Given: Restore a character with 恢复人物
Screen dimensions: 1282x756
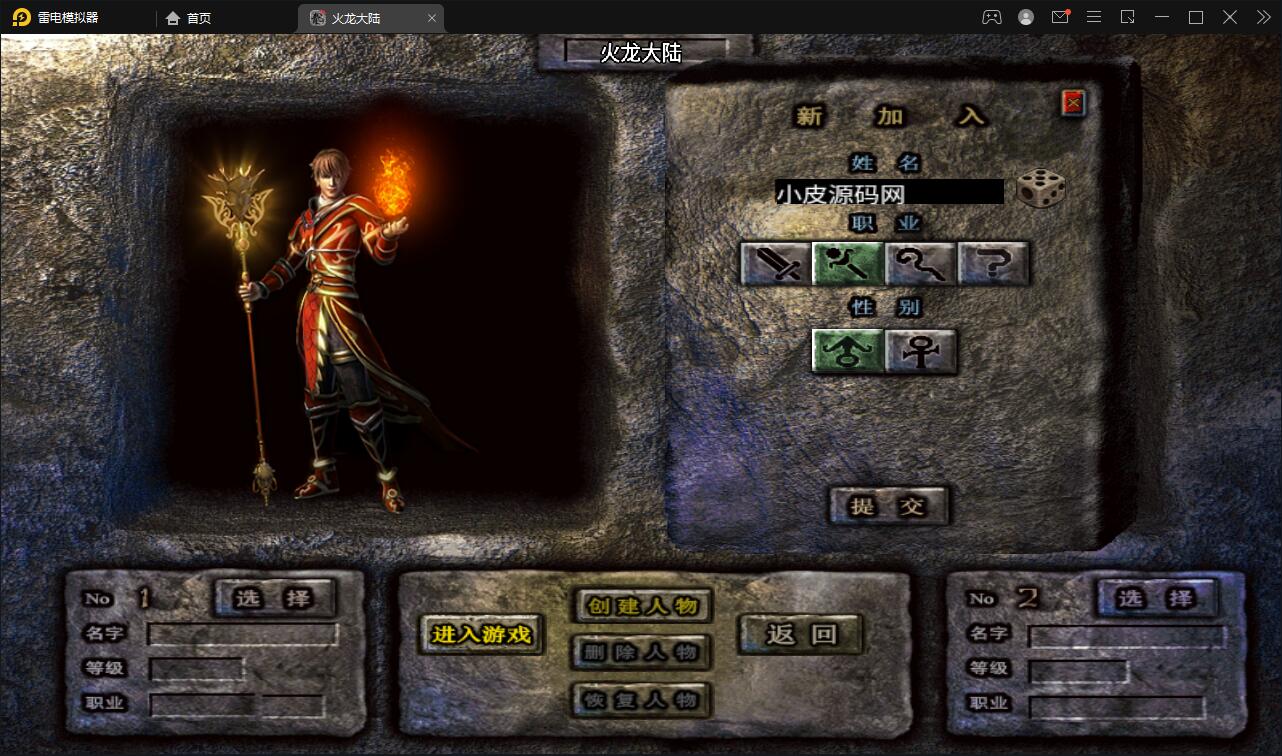Looking at the screenshot, I should tap(642, 699).
